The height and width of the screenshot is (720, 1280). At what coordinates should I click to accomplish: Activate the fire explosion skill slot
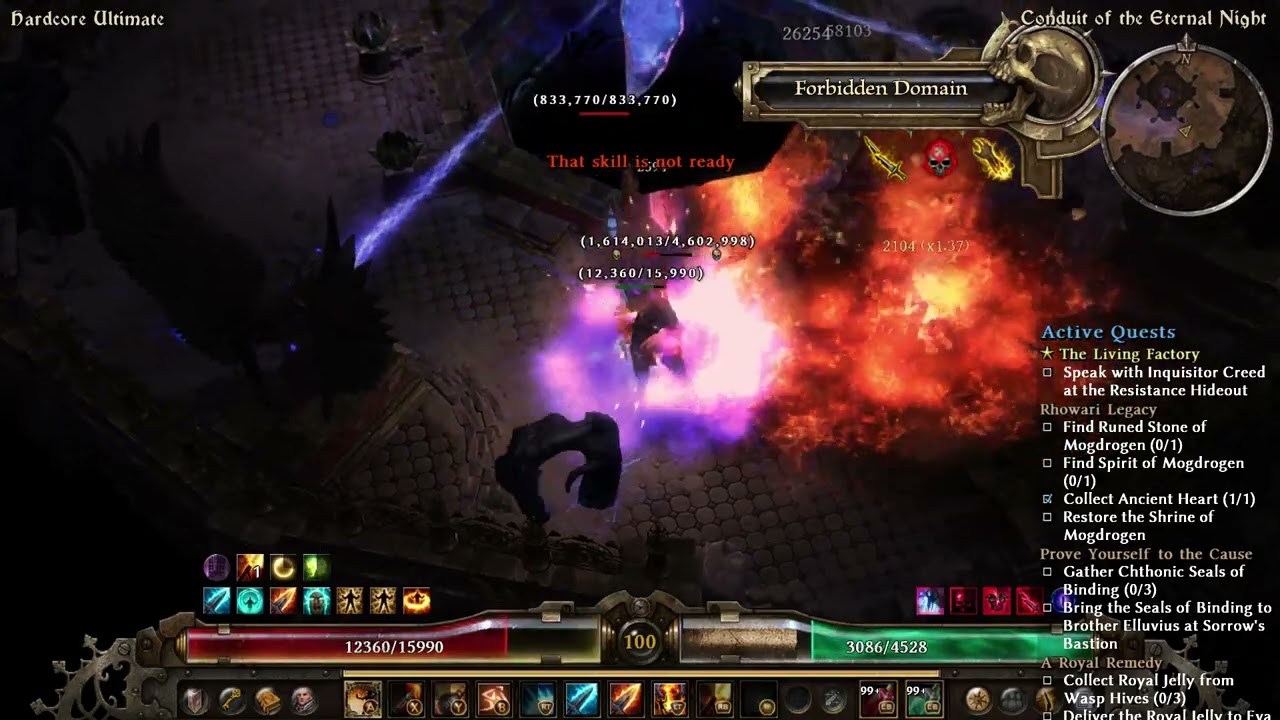670,699
